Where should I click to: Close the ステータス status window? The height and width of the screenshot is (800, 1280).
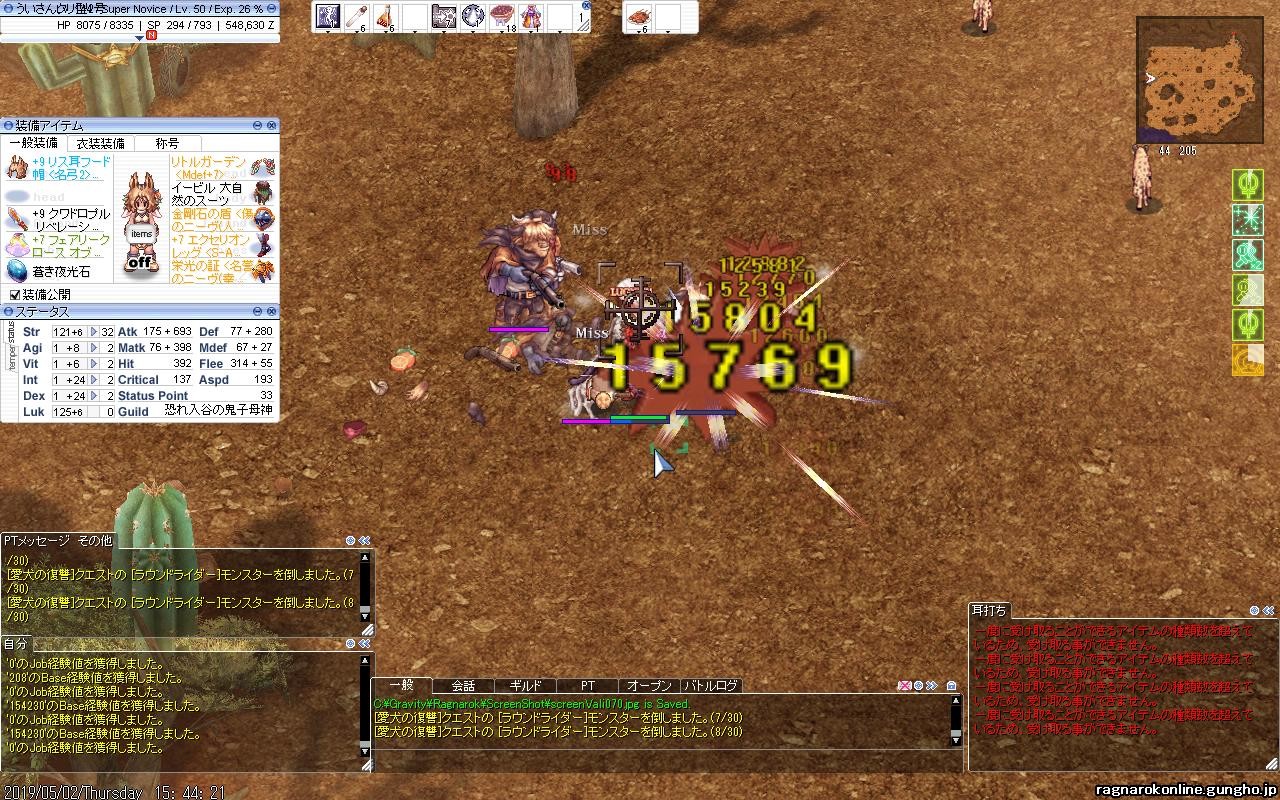pos(272,311)
